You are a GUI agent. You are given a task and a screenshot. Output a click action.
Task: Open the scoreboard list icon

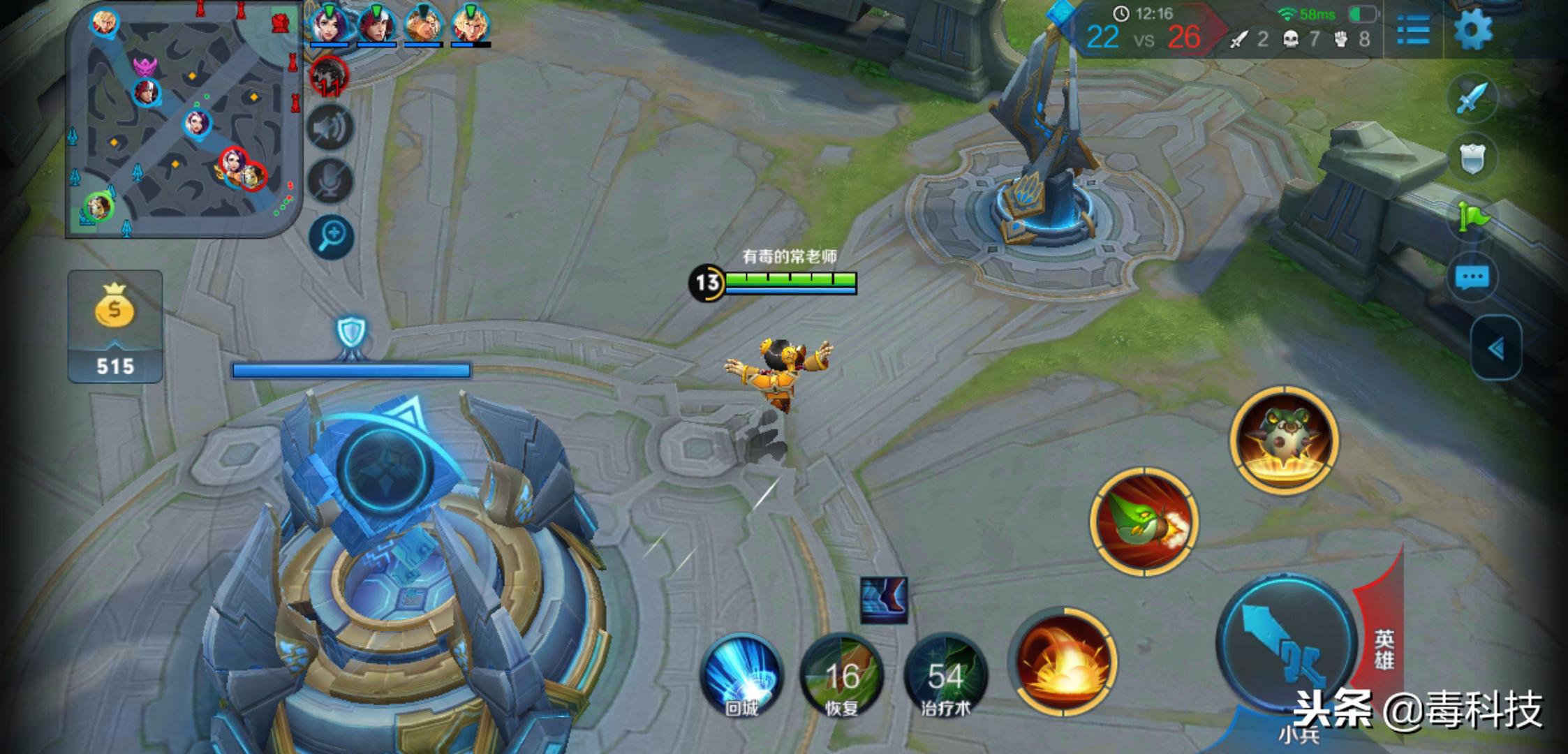(x=1413, y=30)
